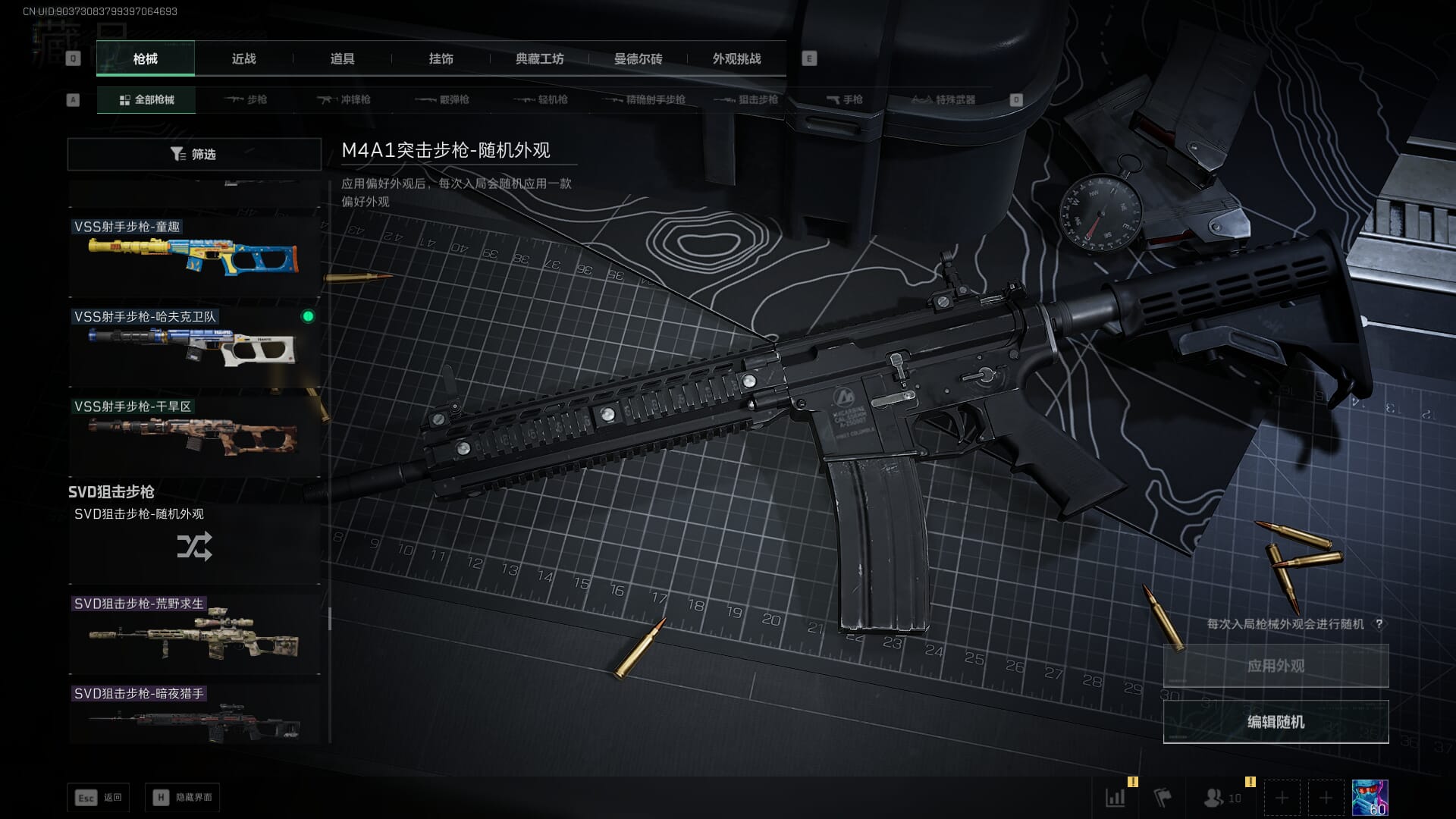Image resolution: width=1456 pixels, height=819 pixels.
Task: Open the 道具 items tab
Action: [x=342, y=58]
